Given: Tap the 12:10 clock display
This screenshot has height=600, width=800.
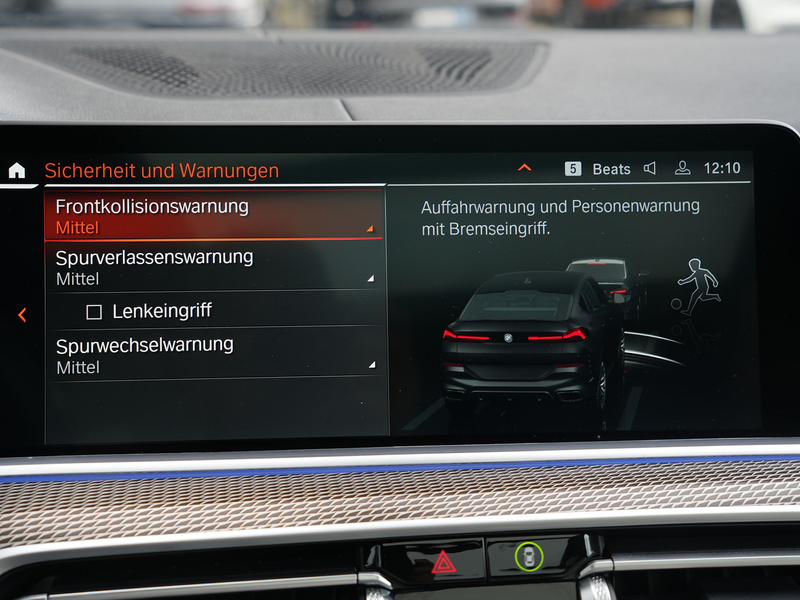Looking at the screenshot, I should click(722, 168).
